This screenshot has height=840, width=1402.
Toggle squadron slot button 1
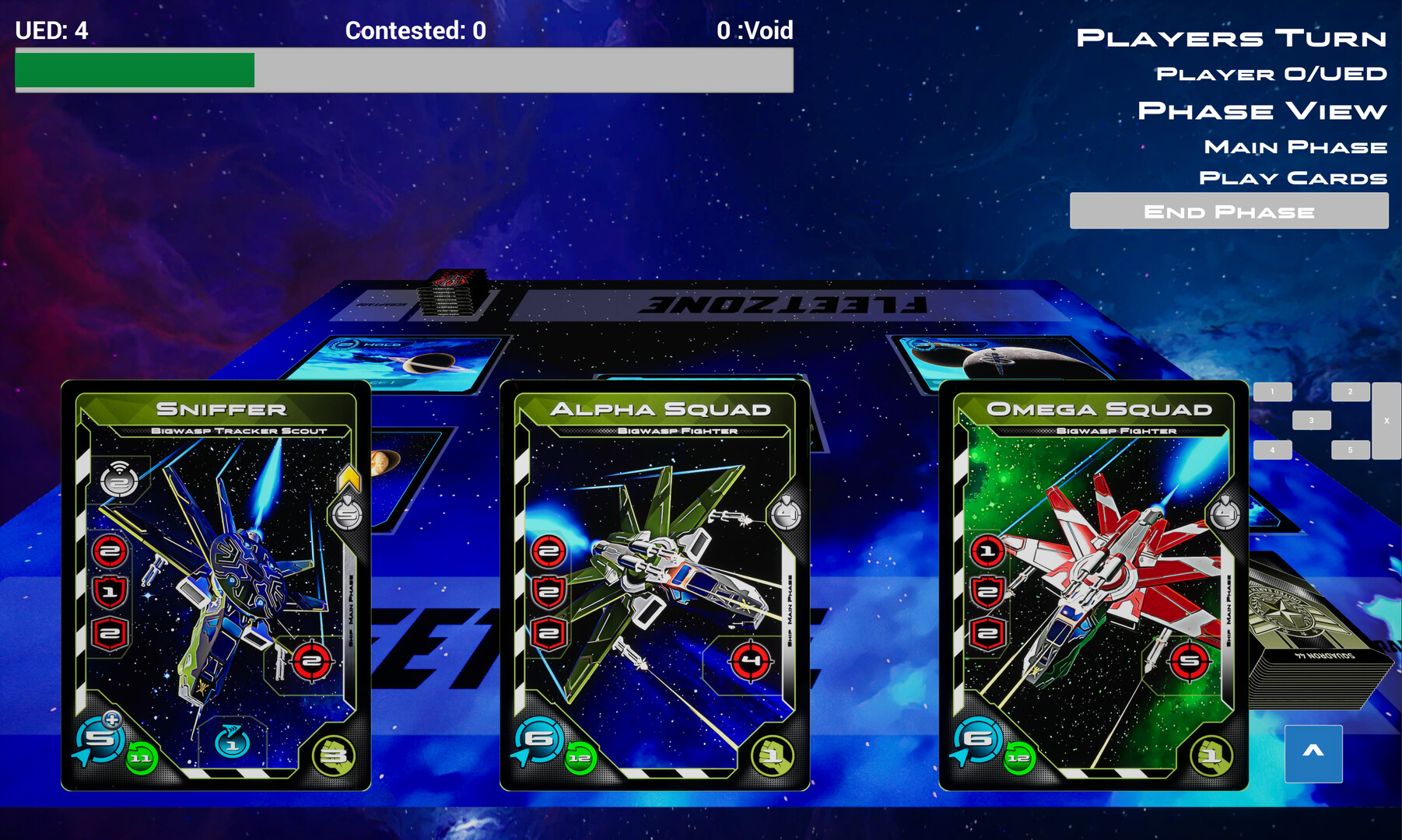pos(1271,390)
